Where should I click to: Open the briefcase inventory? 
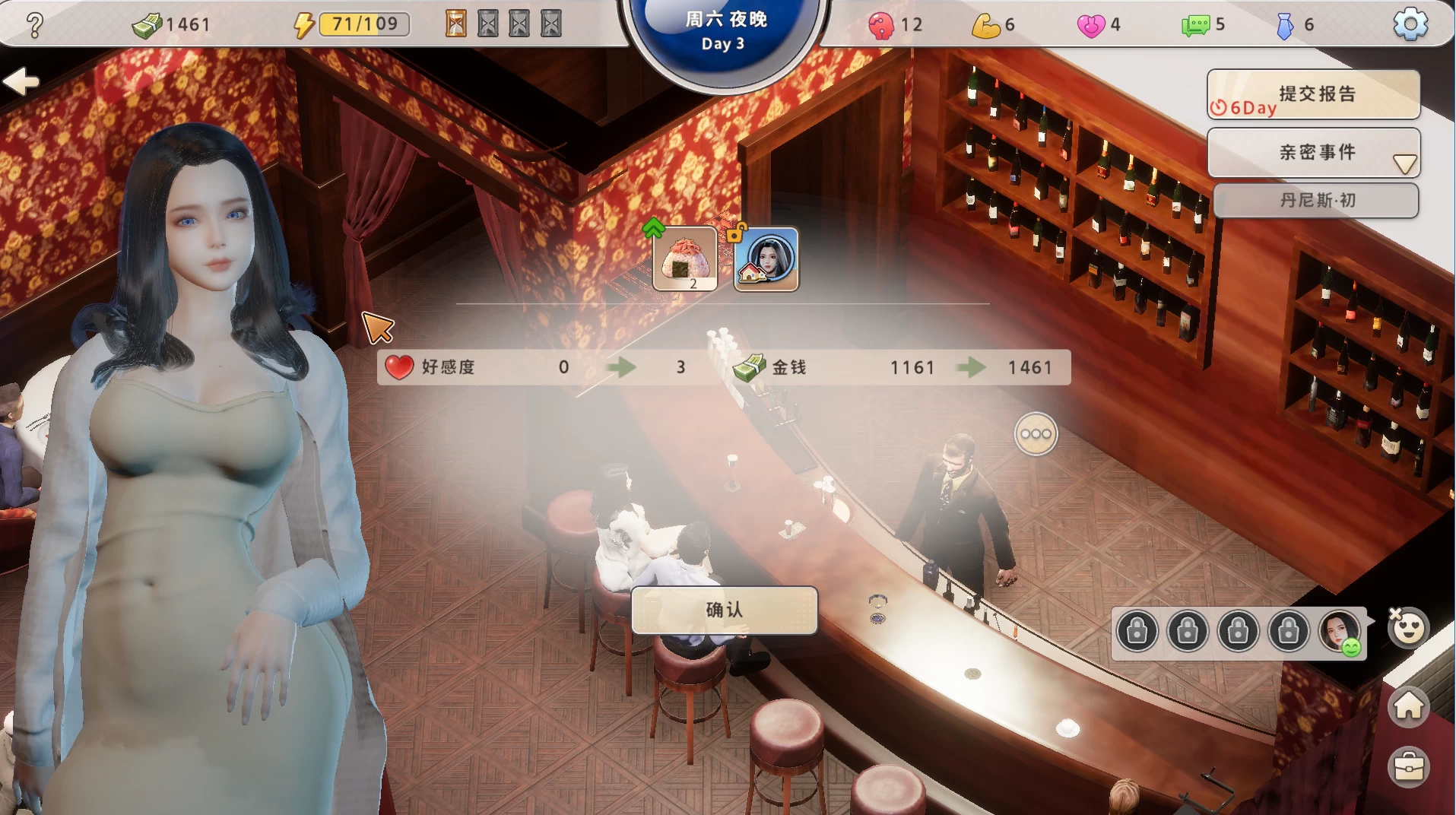pyautogui.click(x=1408, y=766)
